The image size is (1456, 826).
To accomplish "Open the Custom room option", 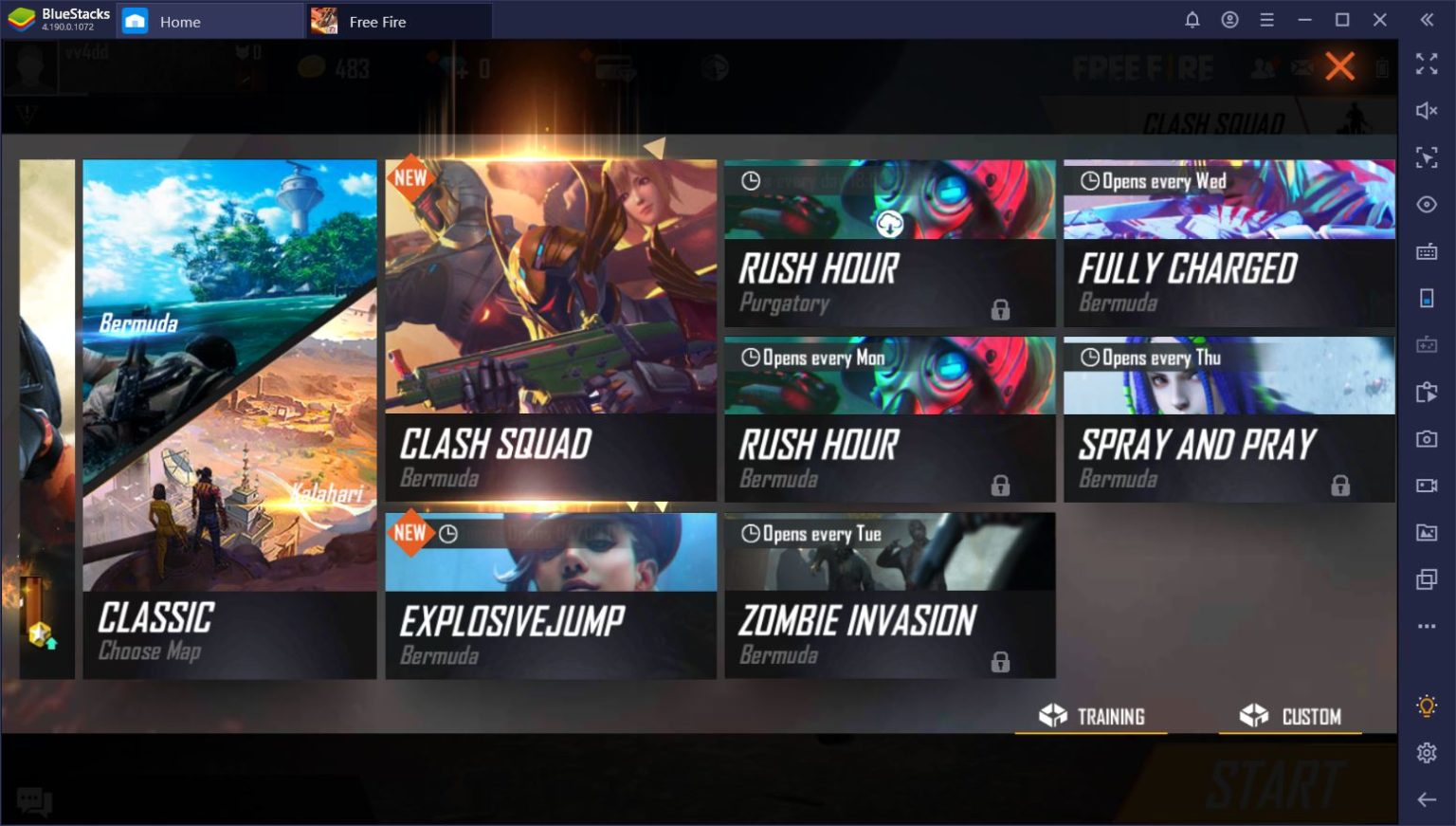I will click(1291, 716).
